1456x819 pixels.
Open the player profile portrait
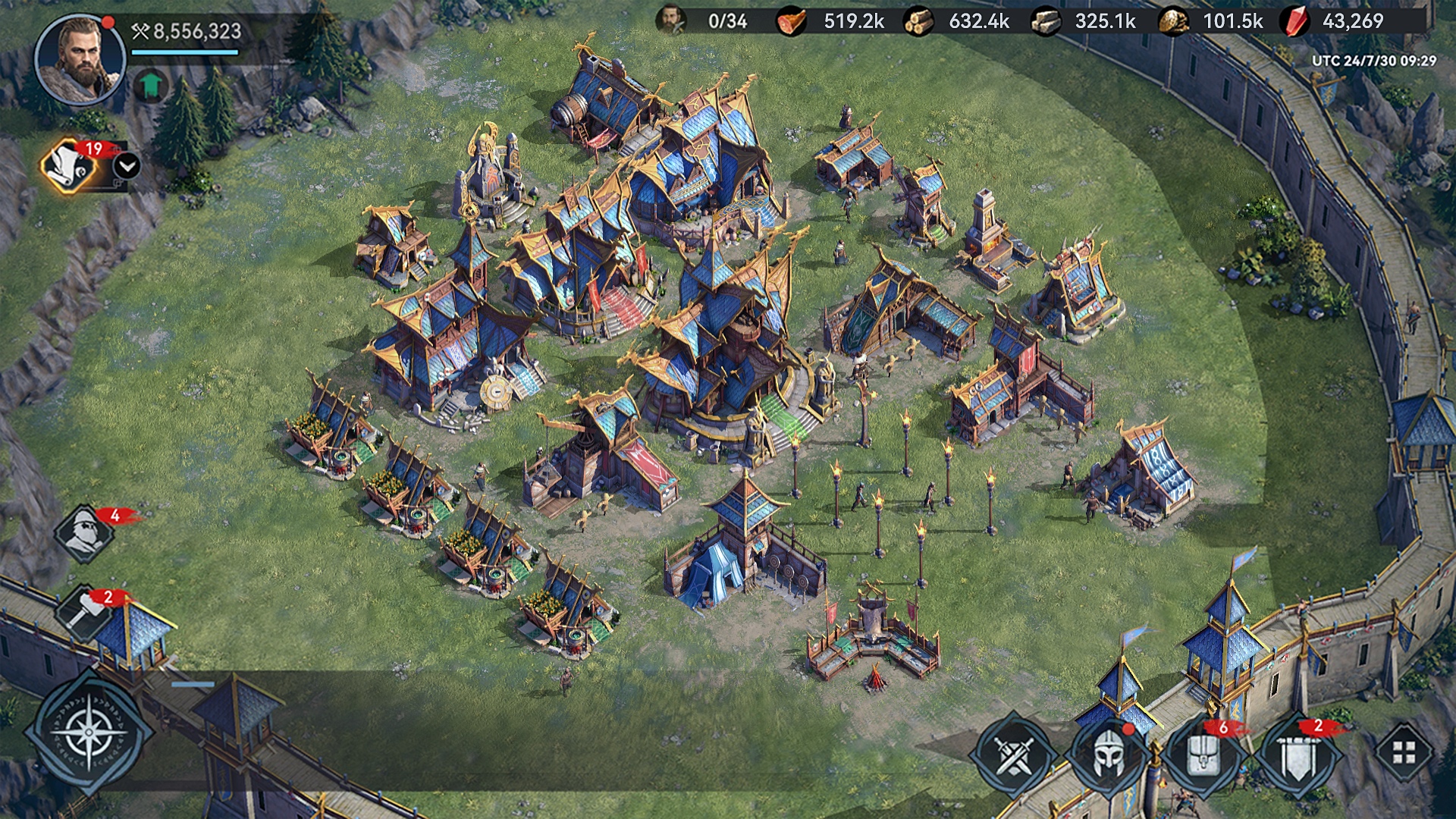(x=80, y=59)
